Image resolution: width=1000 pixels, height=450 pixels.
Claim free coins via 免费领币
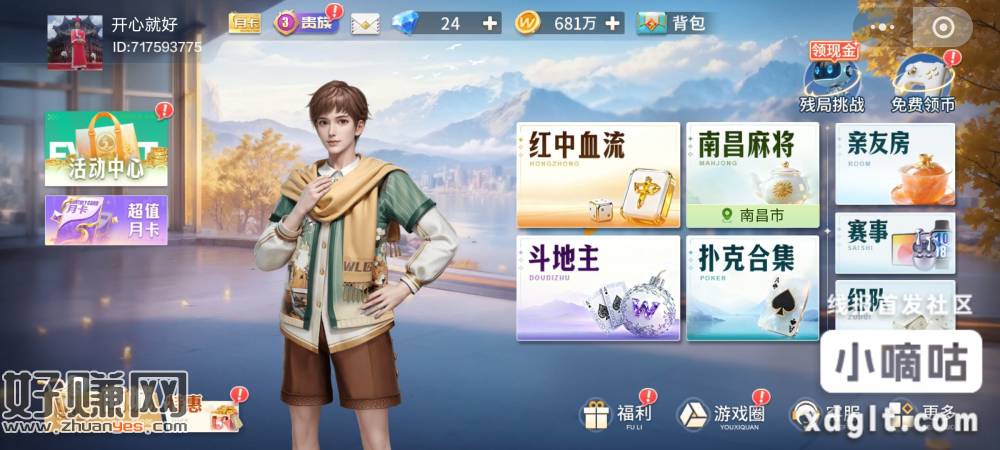(922, 82)
